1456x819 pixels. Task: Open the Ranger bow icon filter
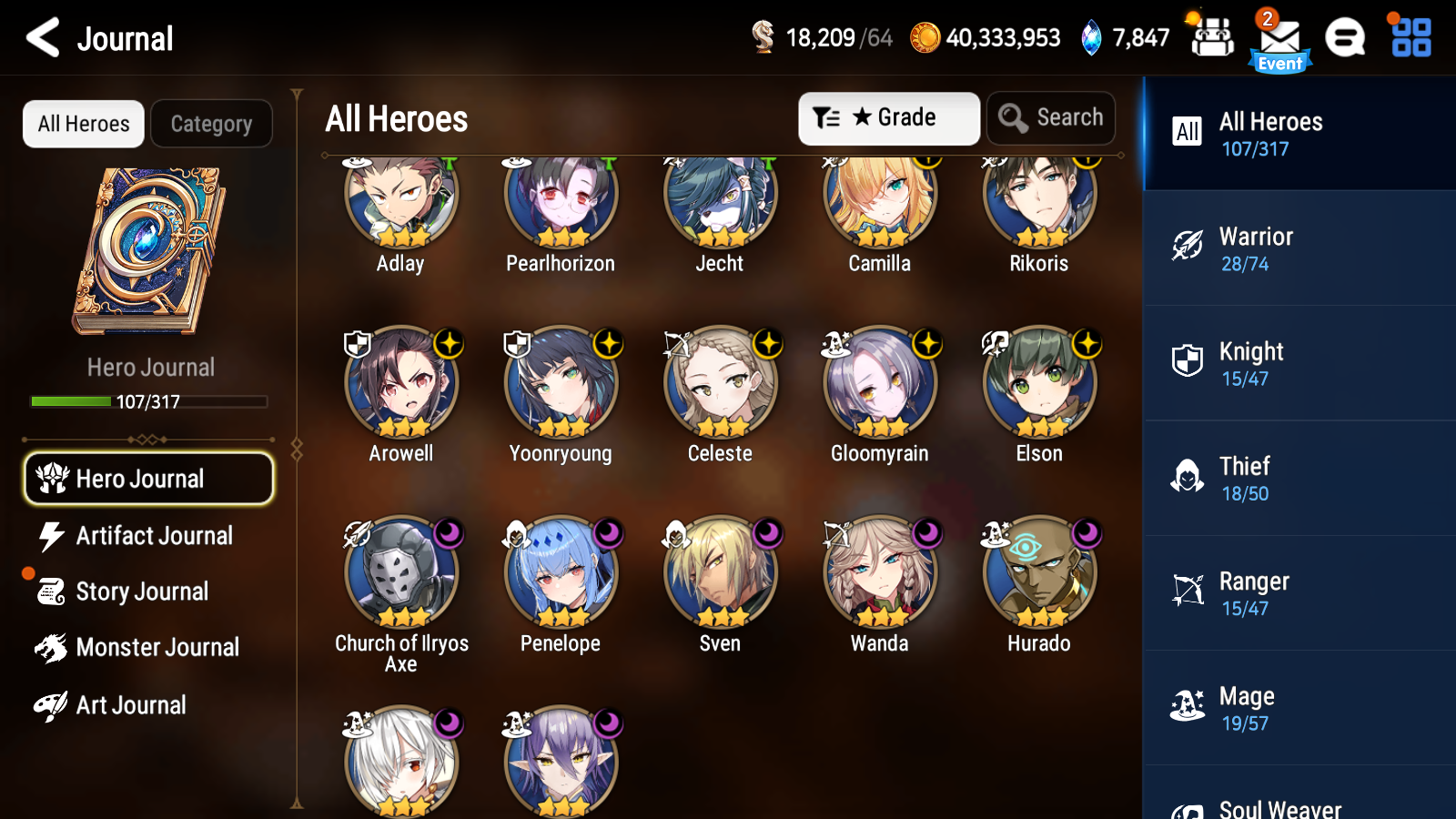click(x=1188, y=591)
